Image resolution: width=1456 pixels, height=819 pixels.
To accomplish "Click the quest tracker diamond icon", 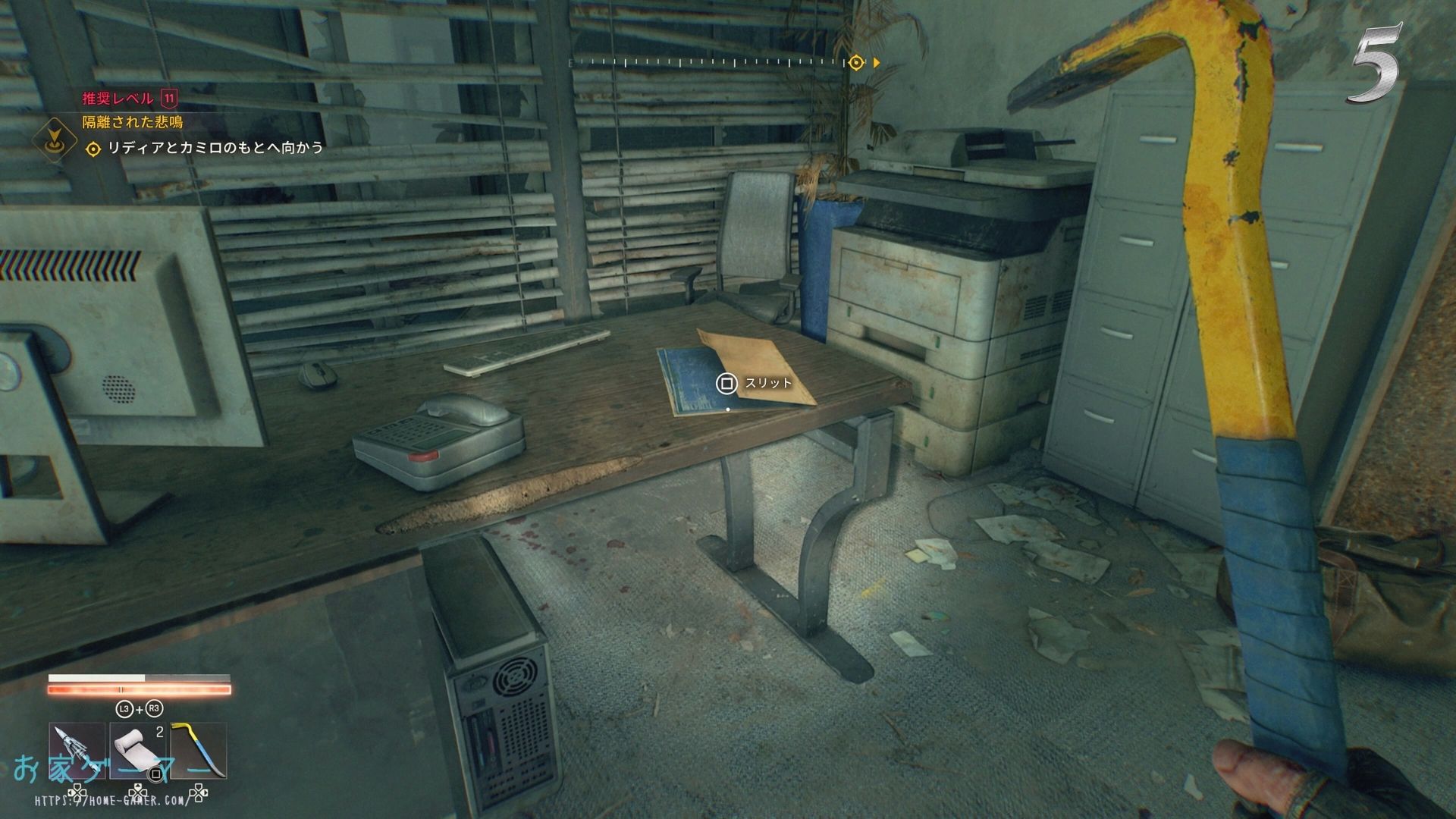I will coord(55,138).
